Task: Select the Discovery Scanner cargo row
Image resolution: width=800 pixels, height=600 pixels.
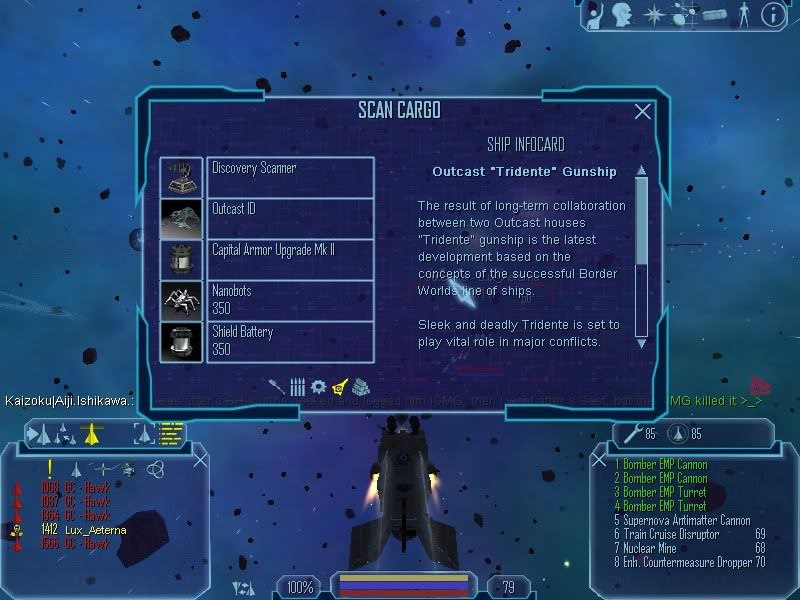Action: (x=290, y=177)
